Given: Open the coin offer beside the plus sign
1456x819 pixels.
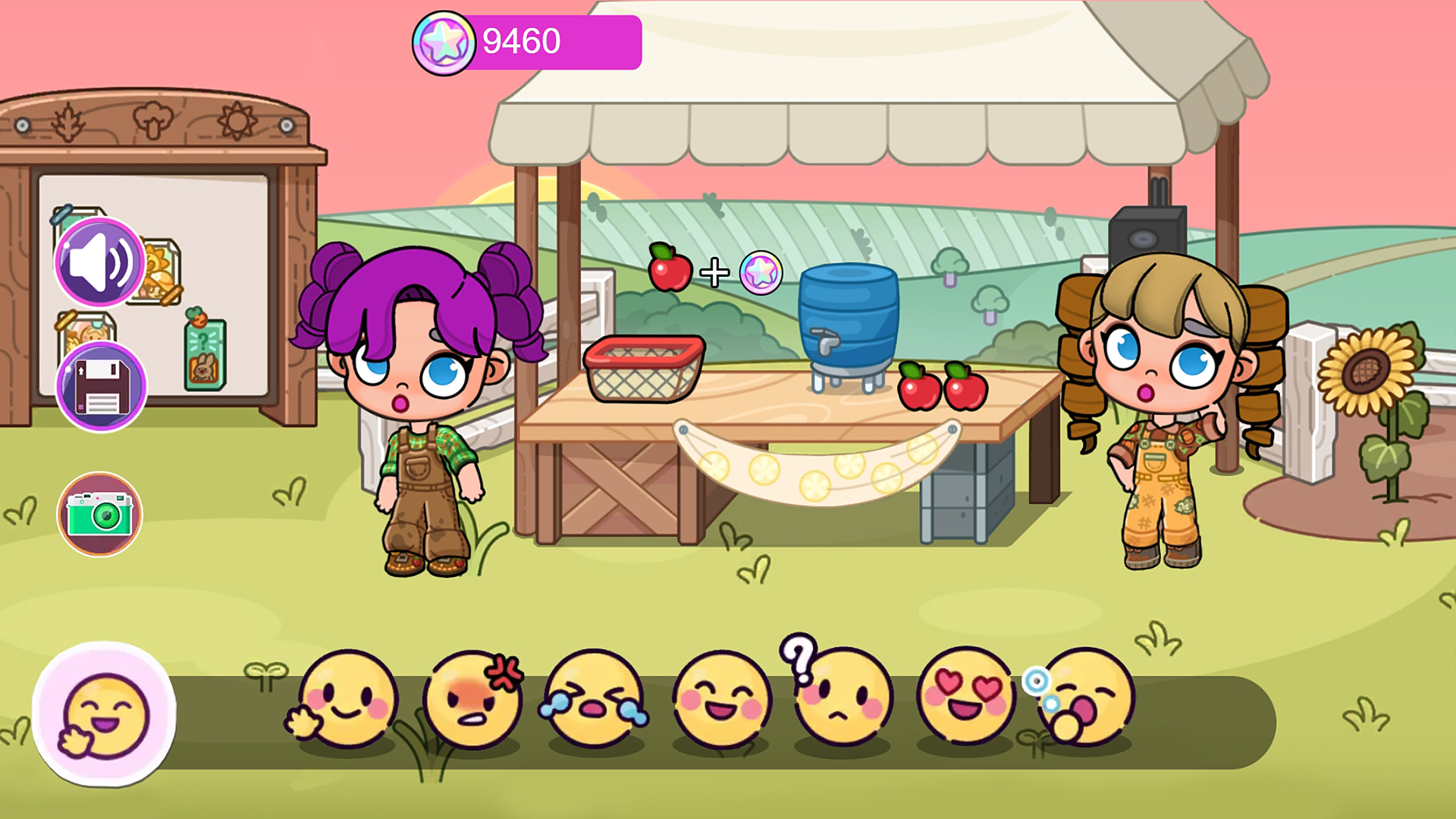Looking at the screenshot, I should 760,273.
